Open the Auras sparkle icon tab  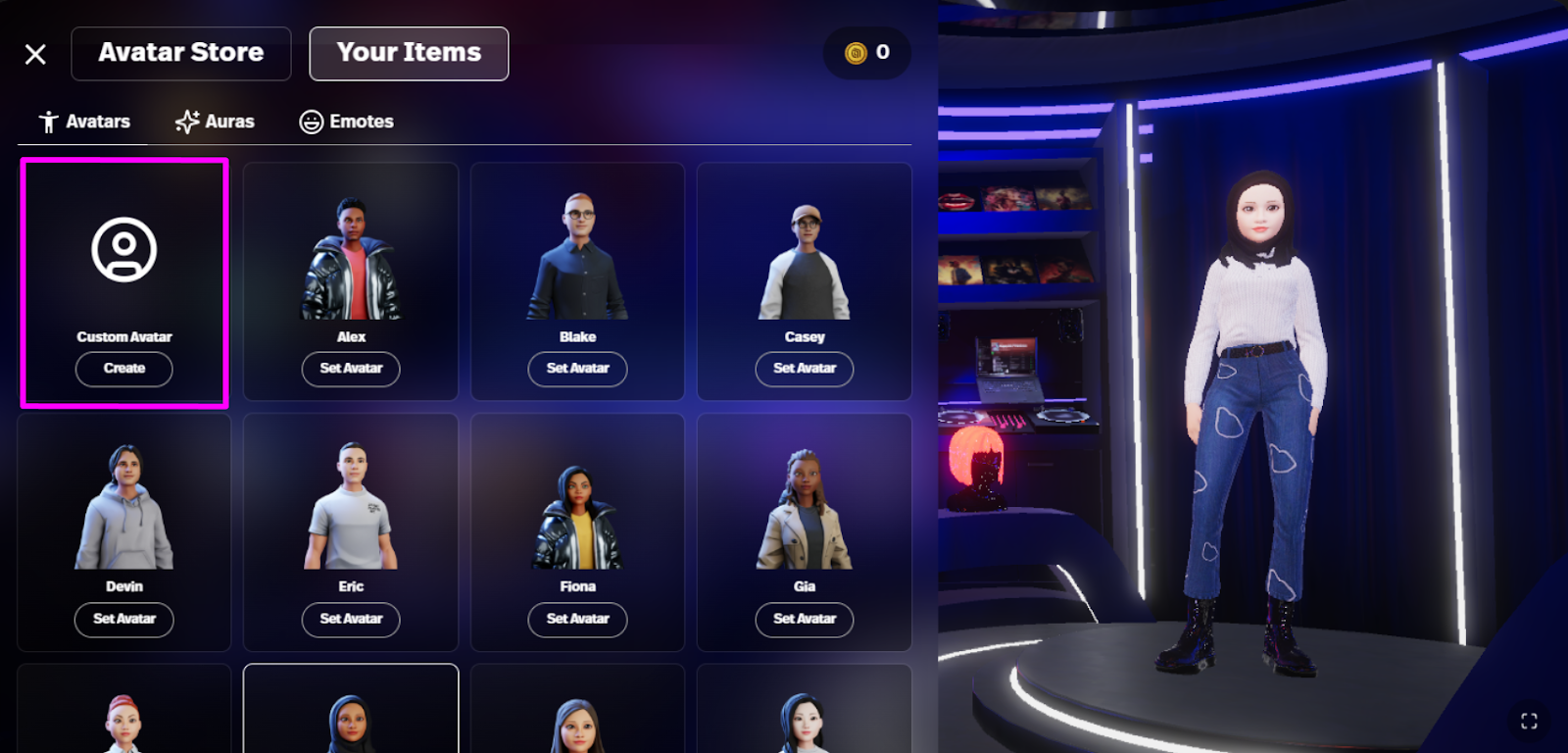click(186, 121)
